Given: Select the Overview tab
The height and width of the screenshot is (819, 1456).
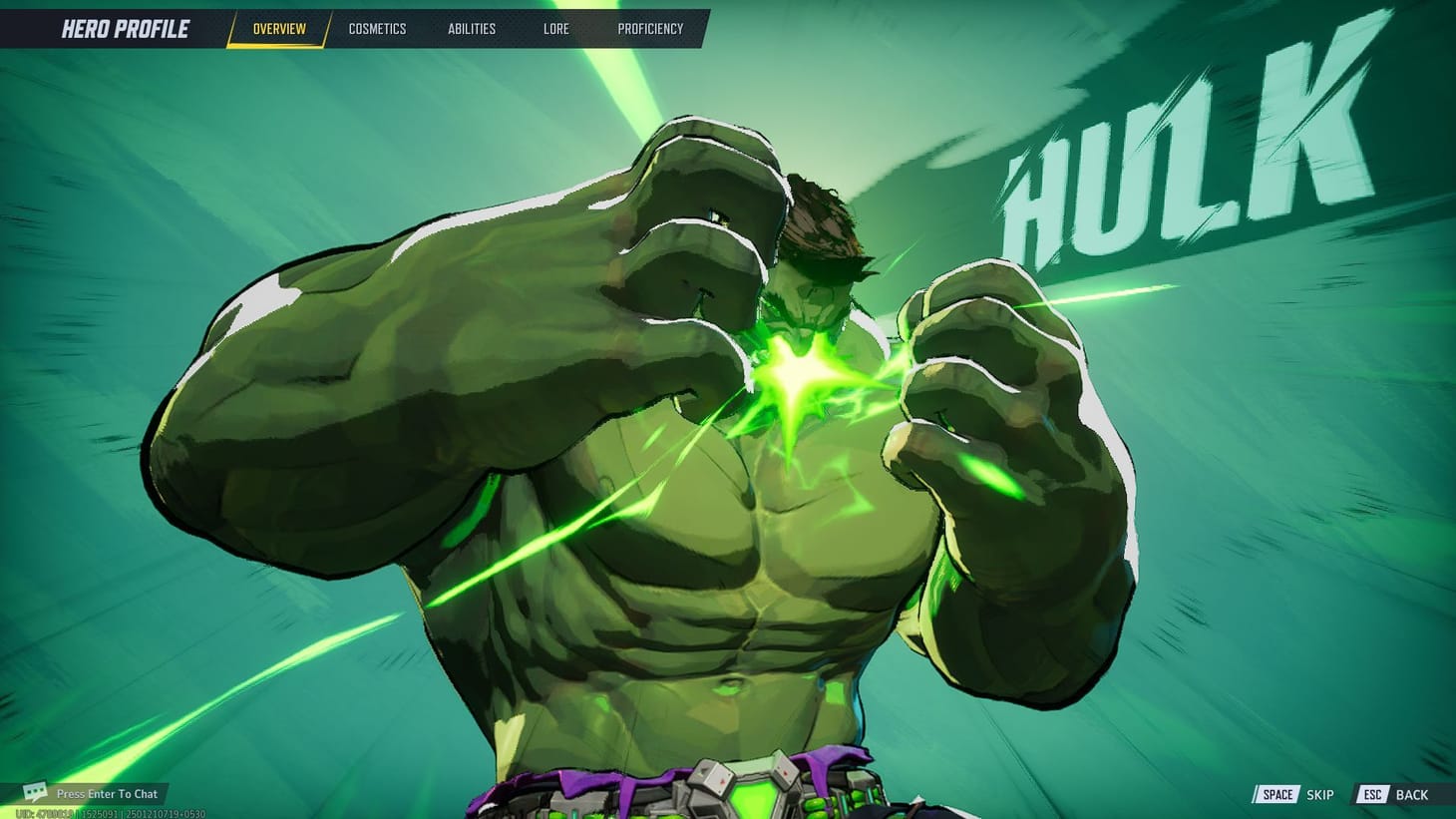Looking at the screenshot, I should click(277, 28).
